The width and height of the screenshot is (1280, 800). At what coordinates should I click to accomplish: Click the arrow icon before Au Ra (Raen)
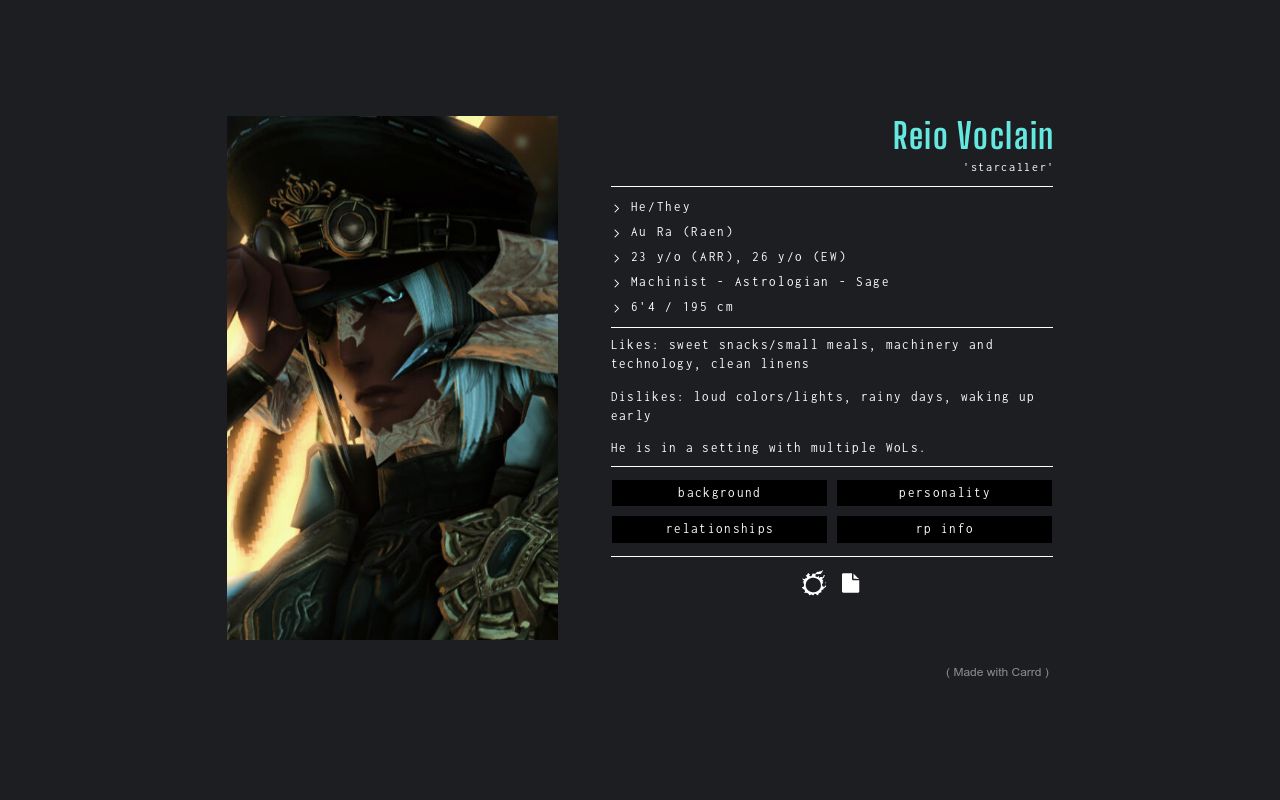[x=615, y=232]
